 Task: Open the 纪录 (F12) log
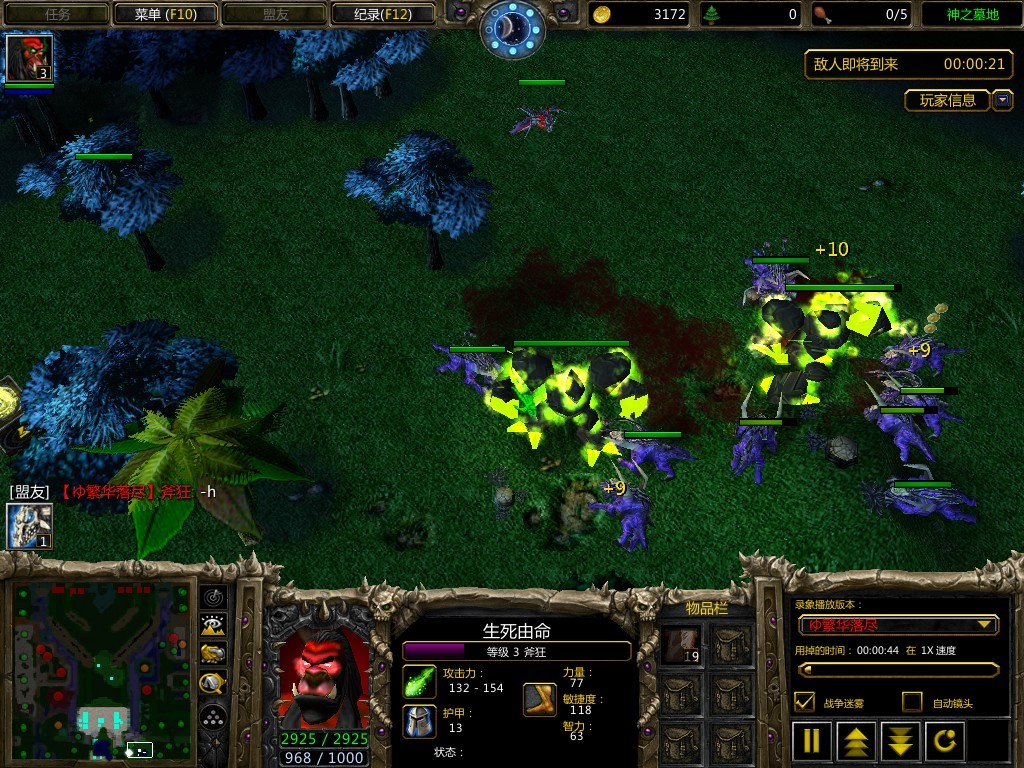coord(383,14)
